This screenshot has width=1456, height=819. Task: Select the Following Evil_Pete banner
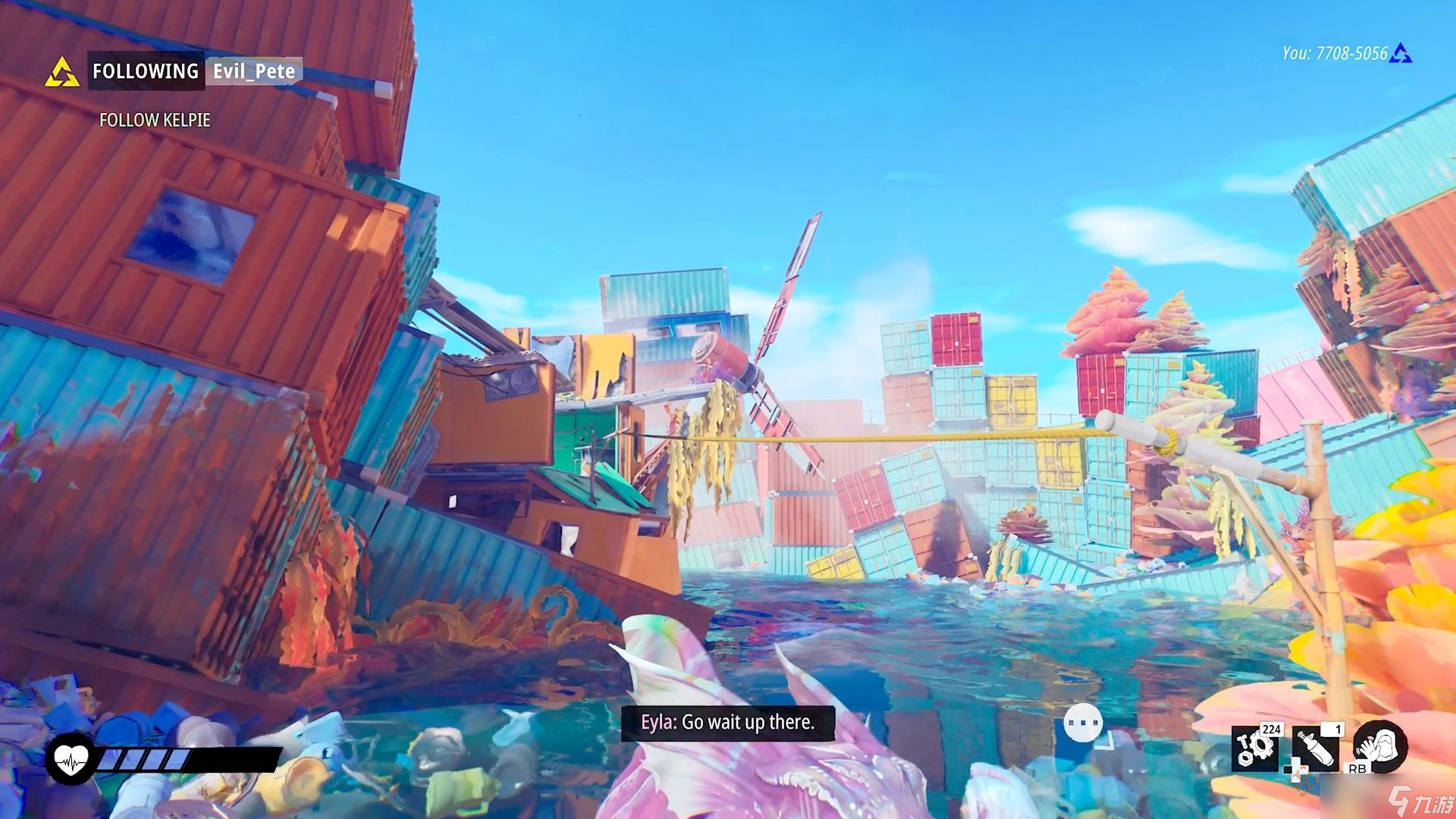[x=193, y=71]
